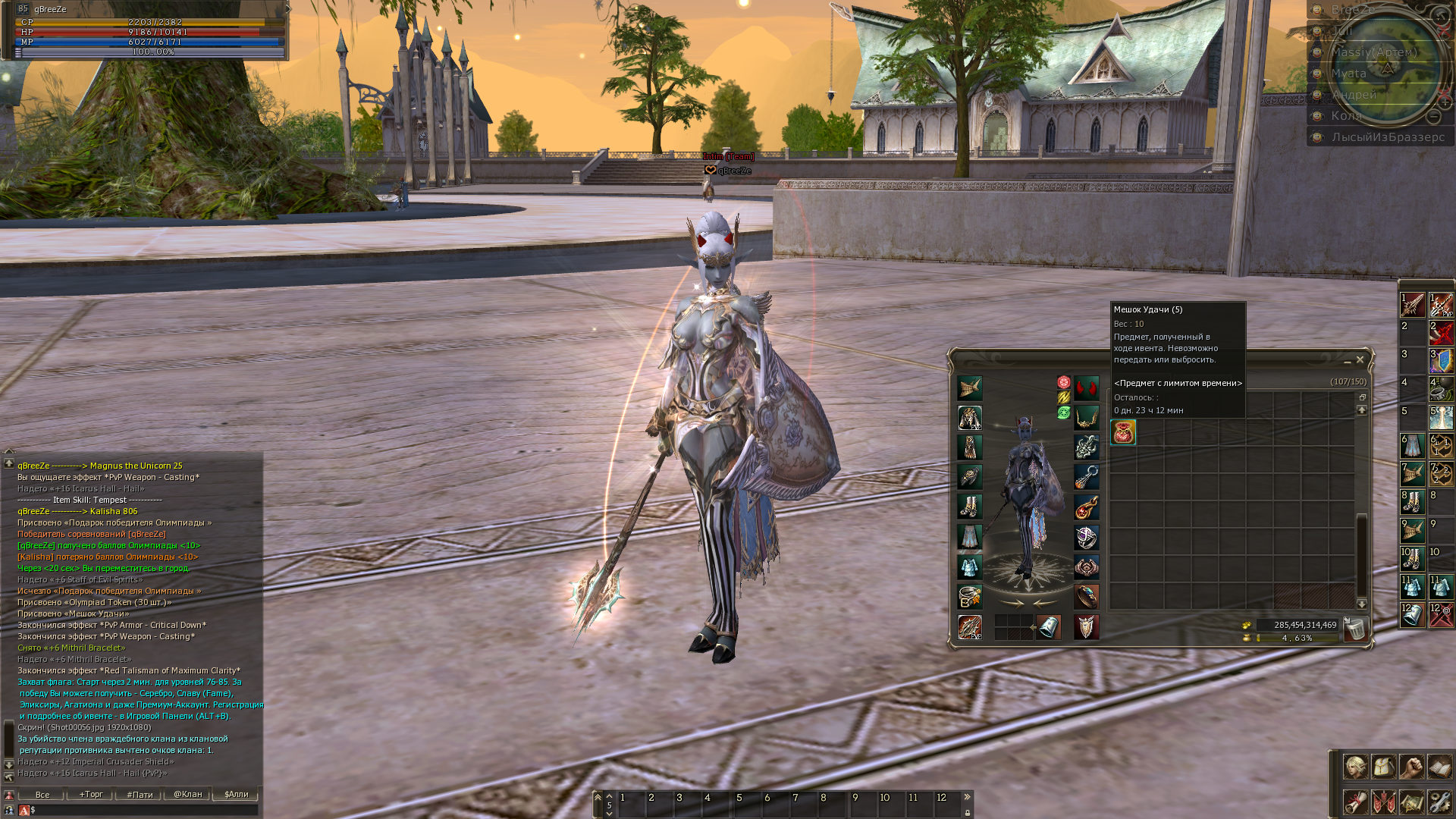Open the character status menu icon
The image size is (1456, 819).
[x=1355, y=767]
